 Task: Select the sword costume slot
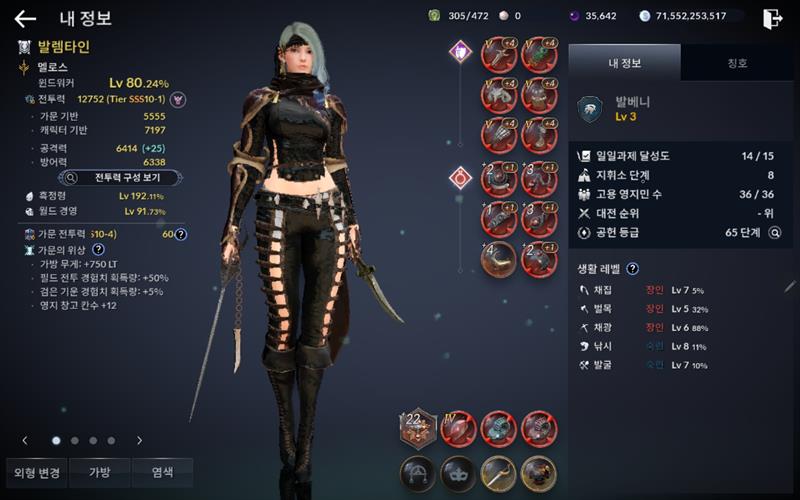pyautogui.click(x=498, y=471)
